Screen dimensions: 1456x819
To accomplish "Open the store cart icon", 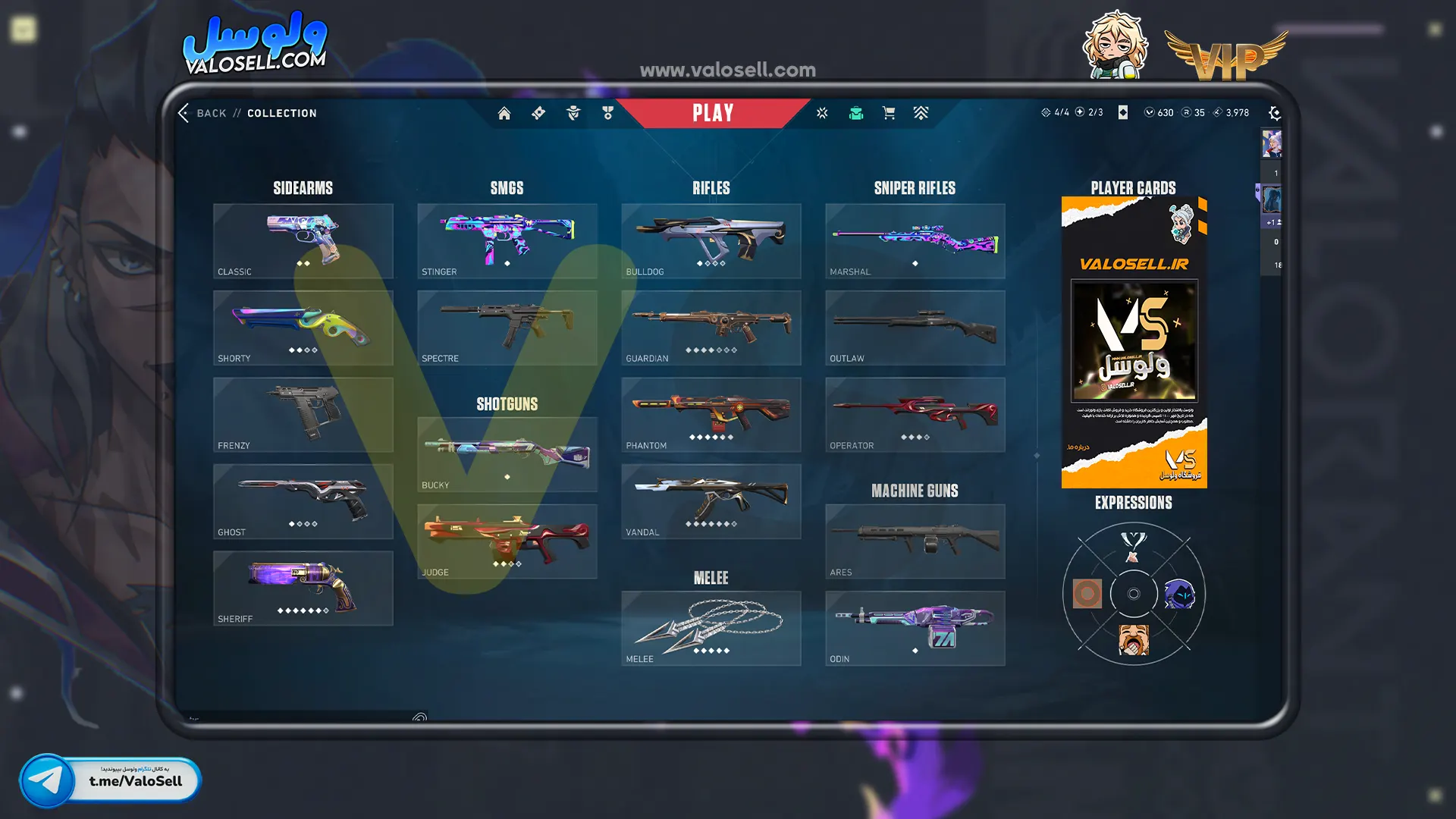I will click(x=889, y=113).
